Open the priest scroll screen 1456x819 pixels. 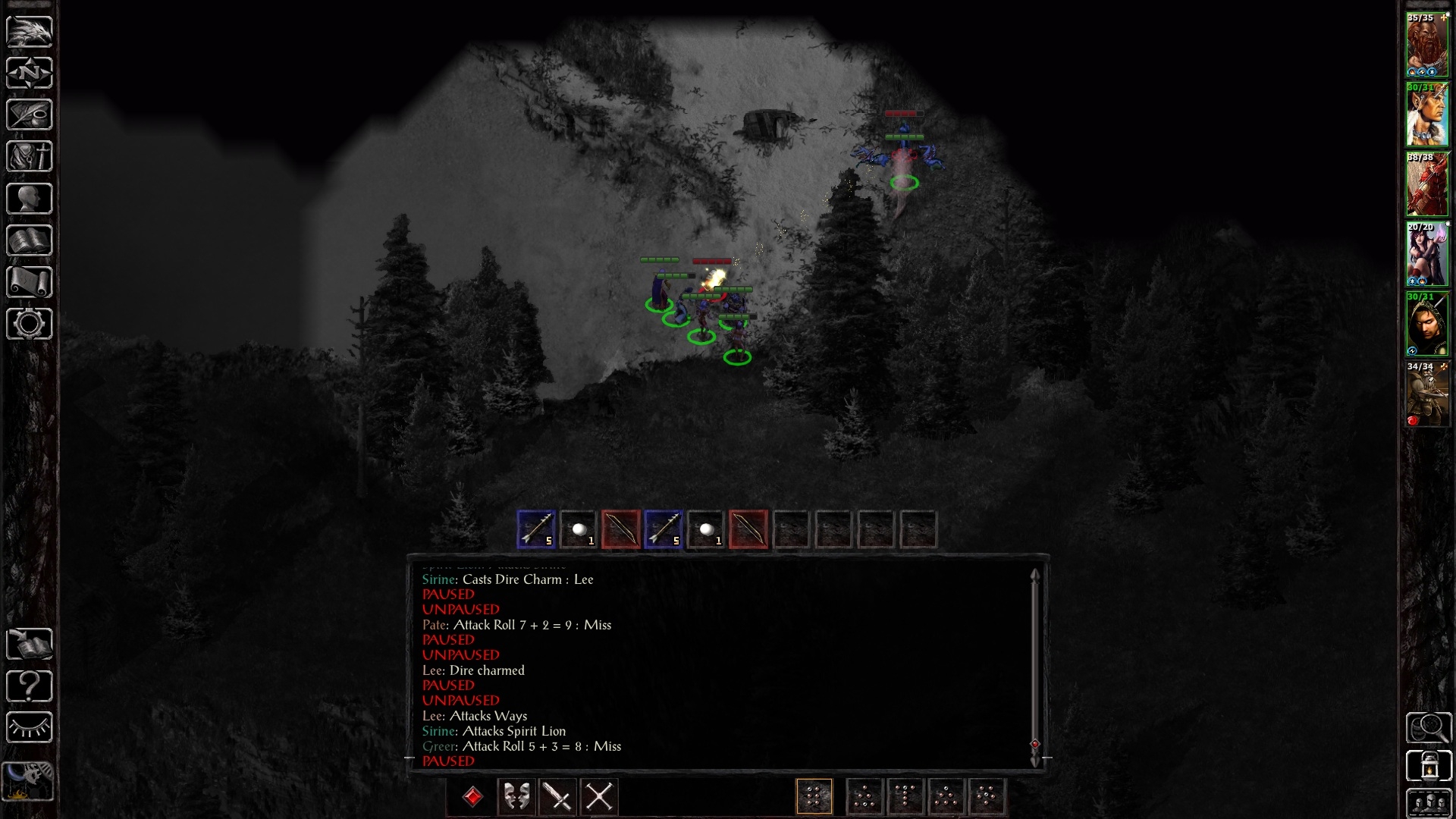pyautogui.click(x=30, y=282)
